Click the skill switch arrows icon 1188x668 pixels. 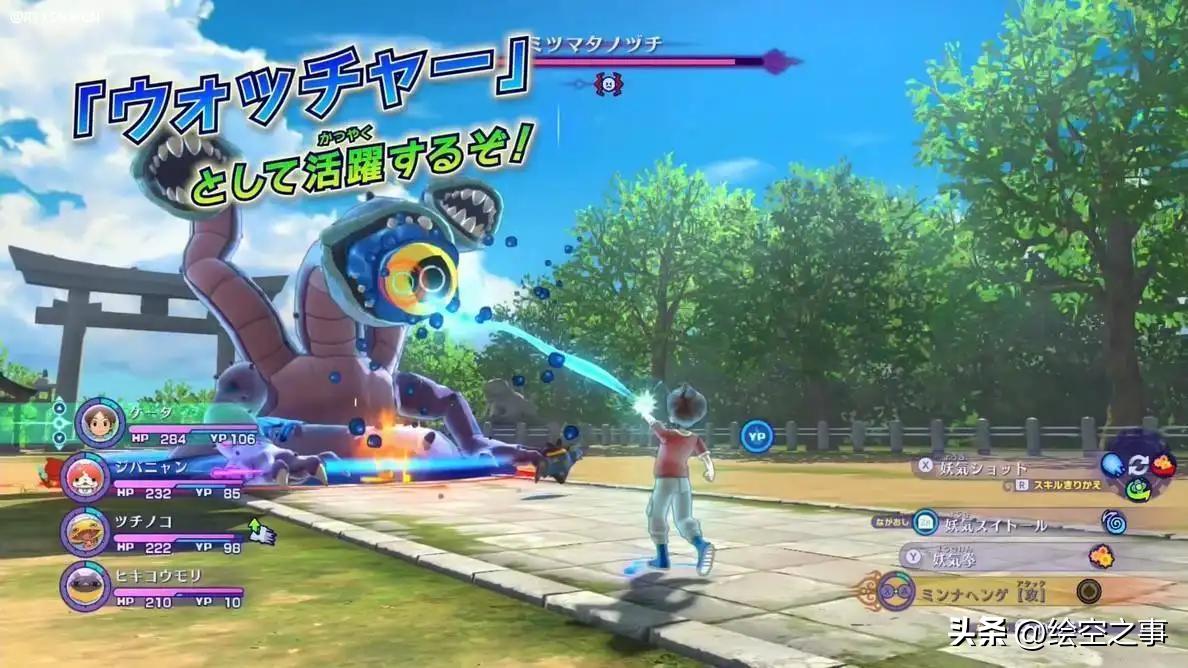[1138, 466]
